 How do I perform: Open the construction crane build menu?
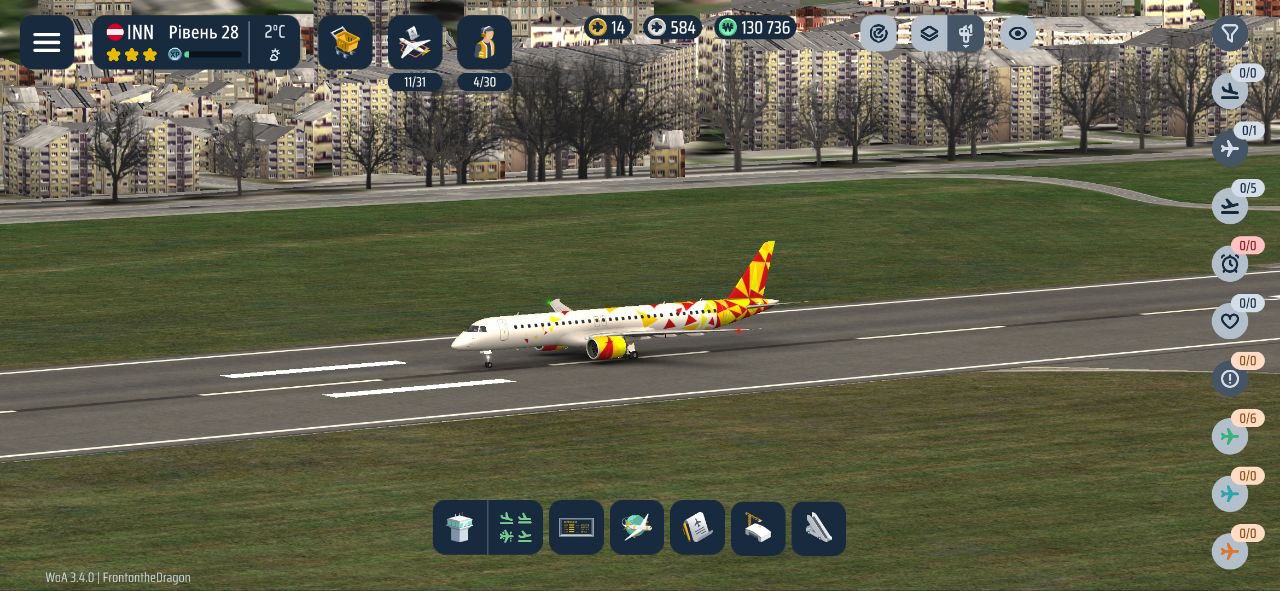[757, 527]
